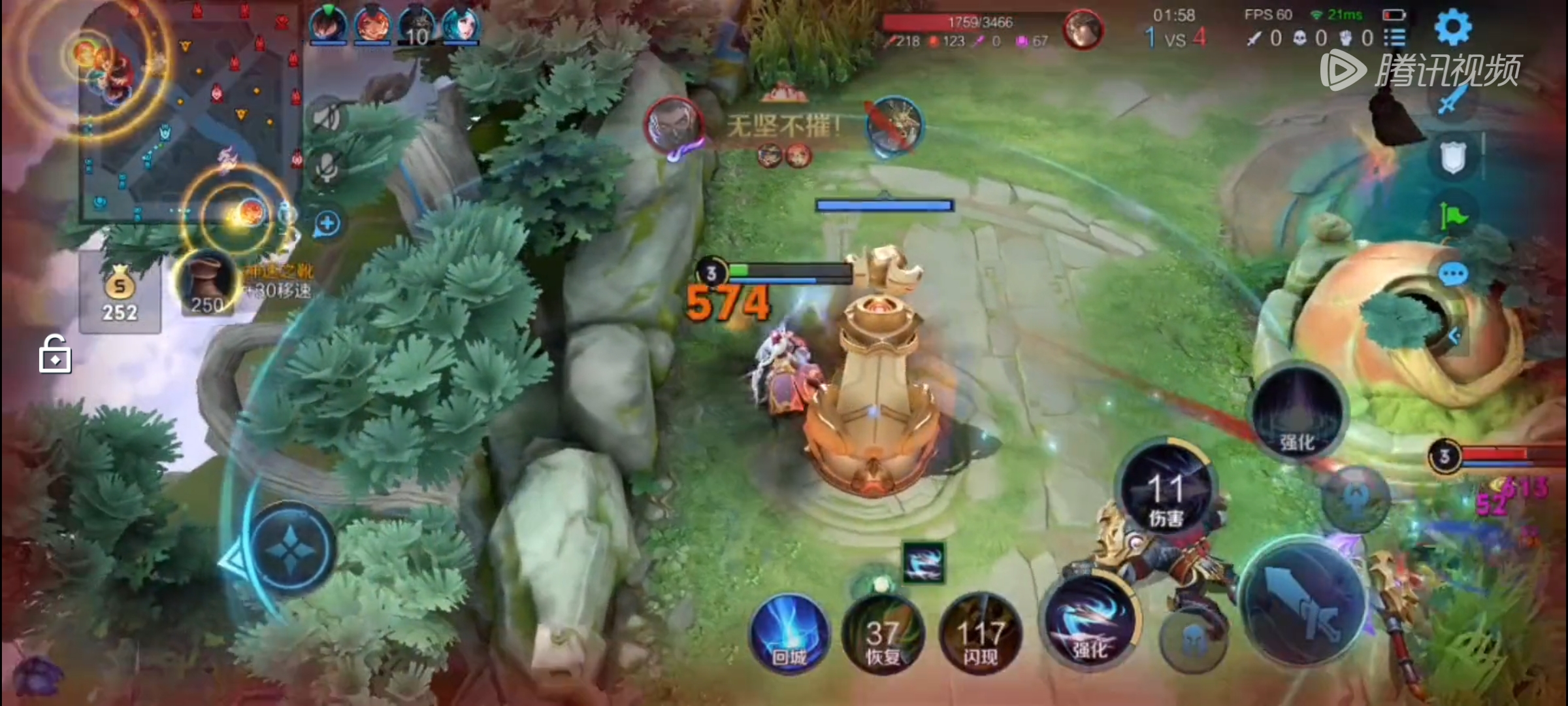Buy the recommended 250 gold boots
The width and height of the screenshot is (1568, 706).
tap(206, 285)
